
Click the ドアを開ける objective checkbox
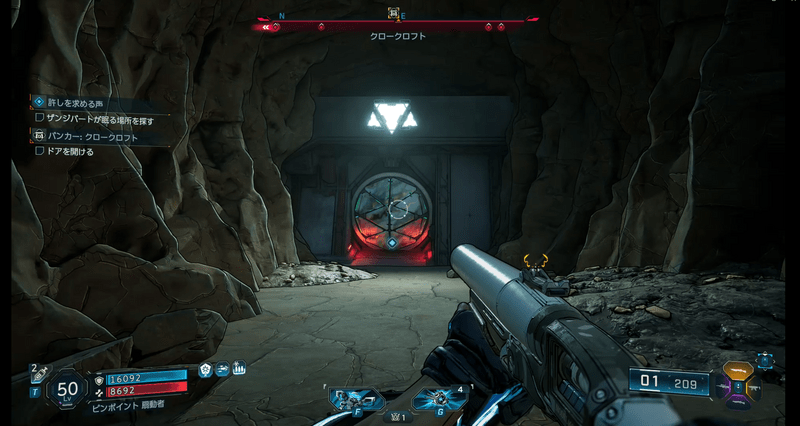pyautogui.click(x=40, y=152)
